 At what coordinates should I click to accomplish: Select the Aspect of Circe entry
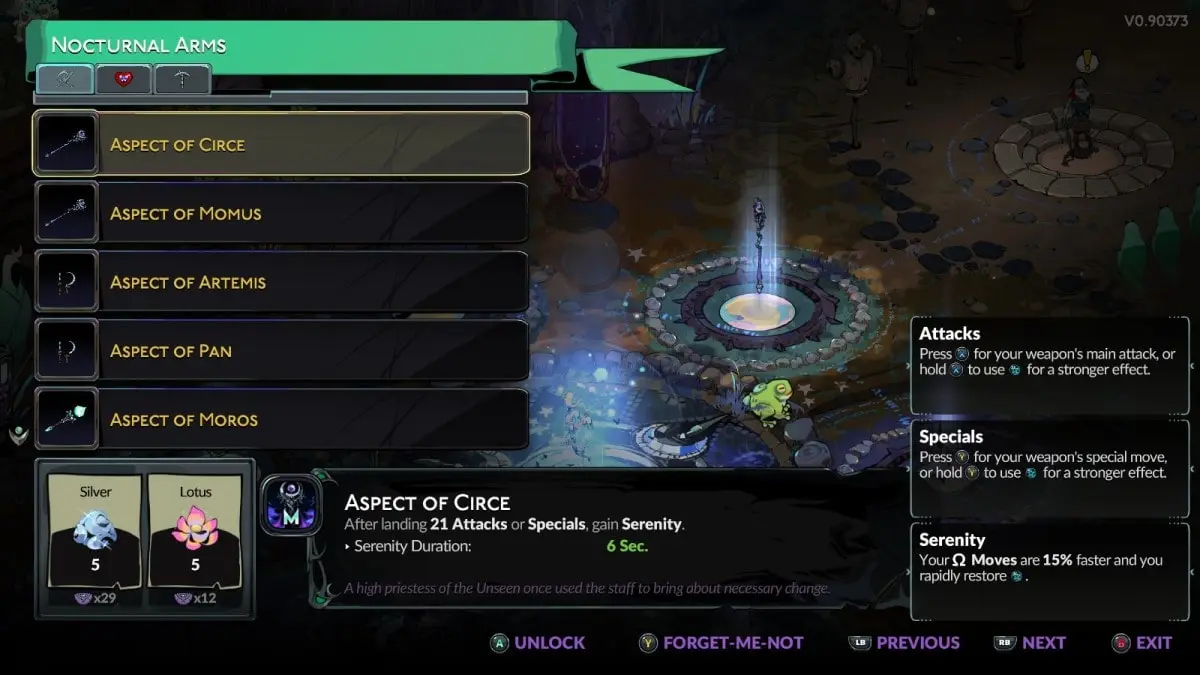pos(281,144)
